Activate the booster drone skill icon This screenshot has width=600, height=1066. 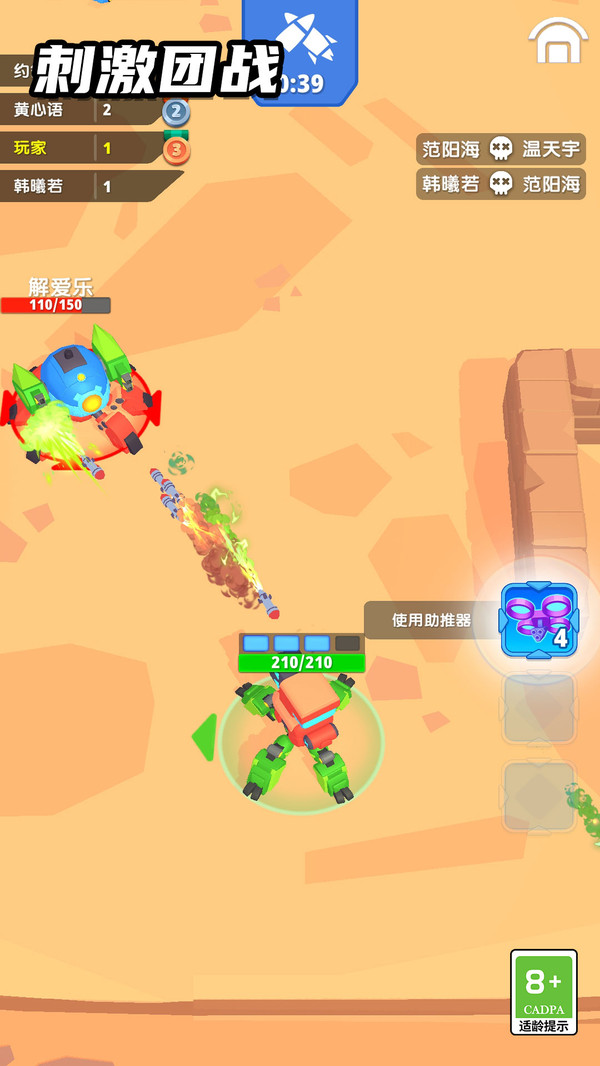point(539,619)
